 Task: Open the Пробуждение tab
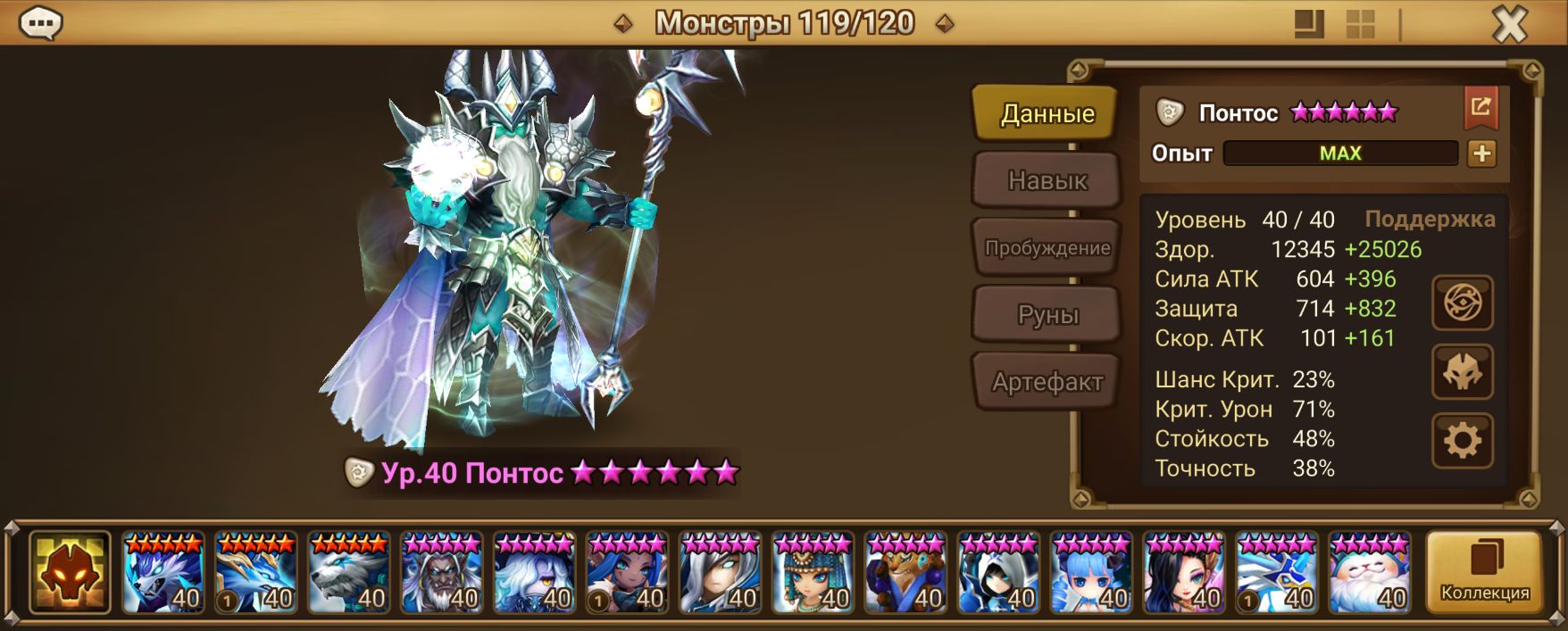1047,248
